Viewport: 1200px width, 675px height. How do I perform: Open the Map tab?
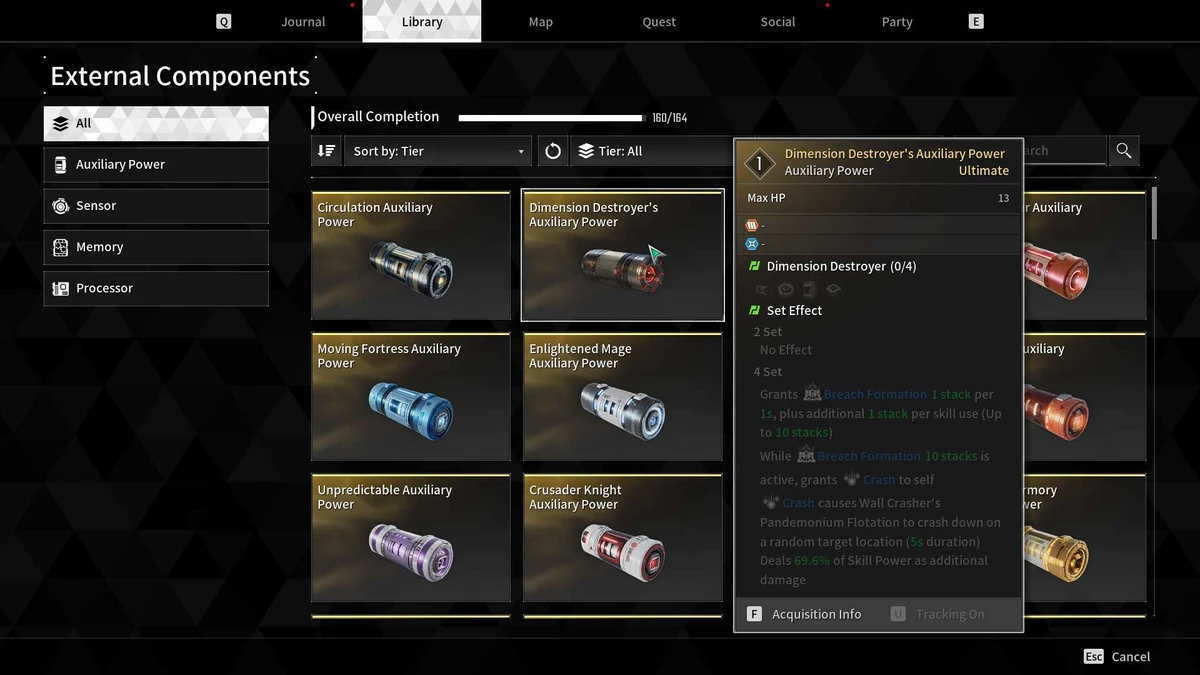540,22
